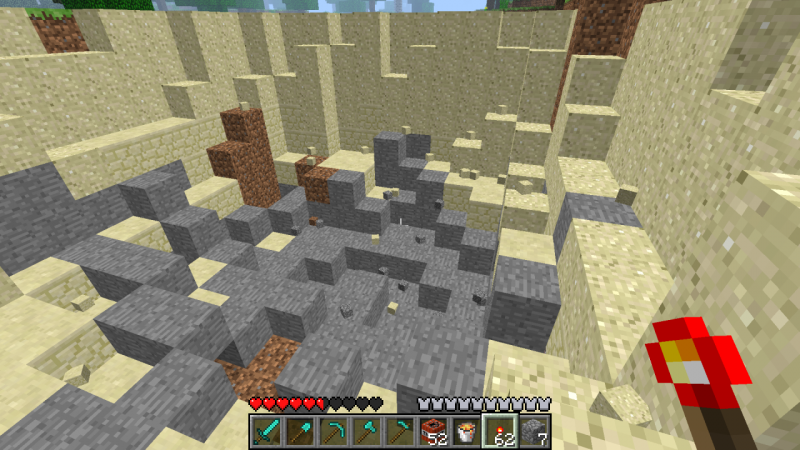Select the diamond shovel hotbar slot
This screenshot has width=800, height=450.
point(299,432)
